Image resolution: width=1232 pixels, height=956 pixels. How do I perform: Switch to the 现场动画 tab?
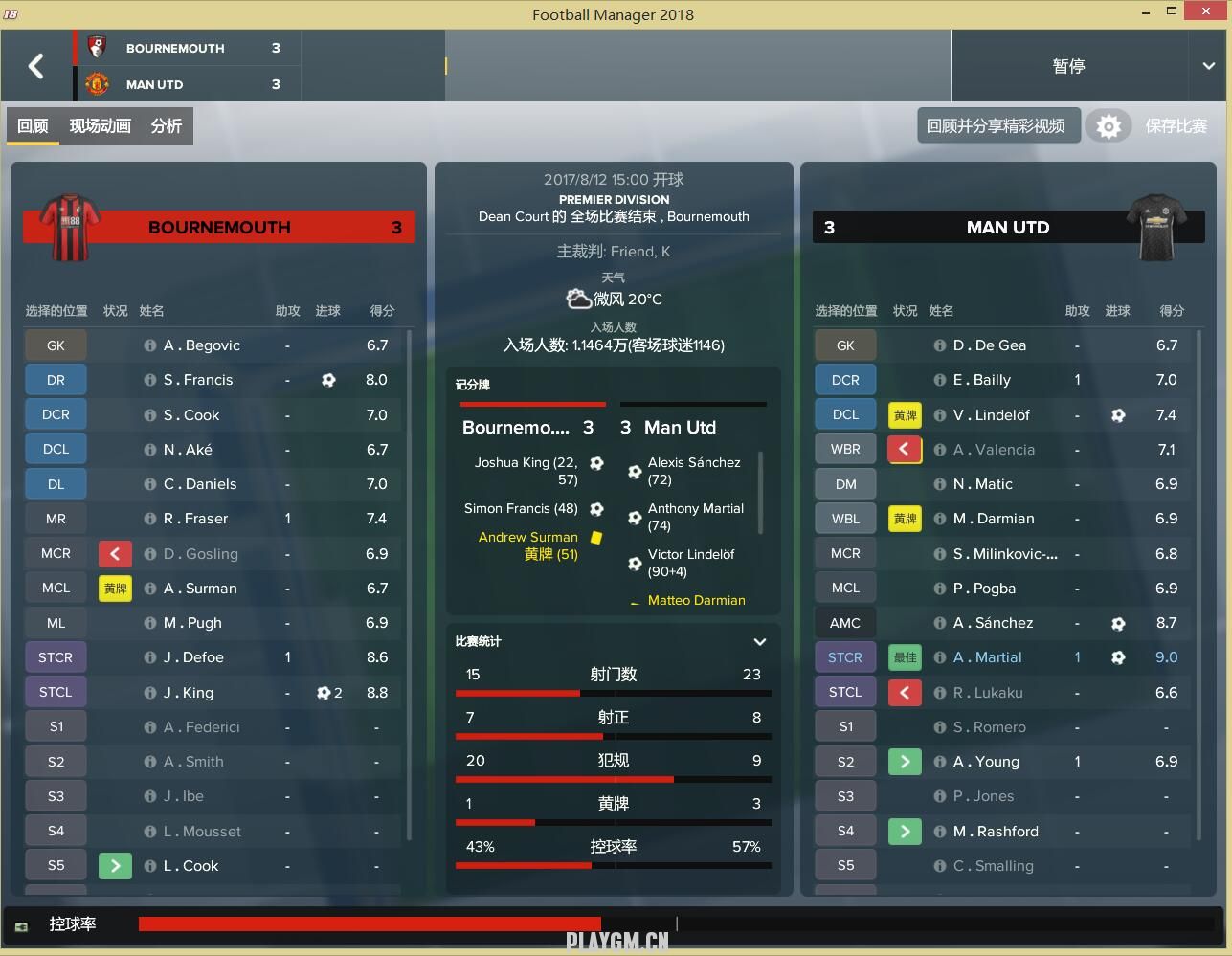(x=100, y=126)
